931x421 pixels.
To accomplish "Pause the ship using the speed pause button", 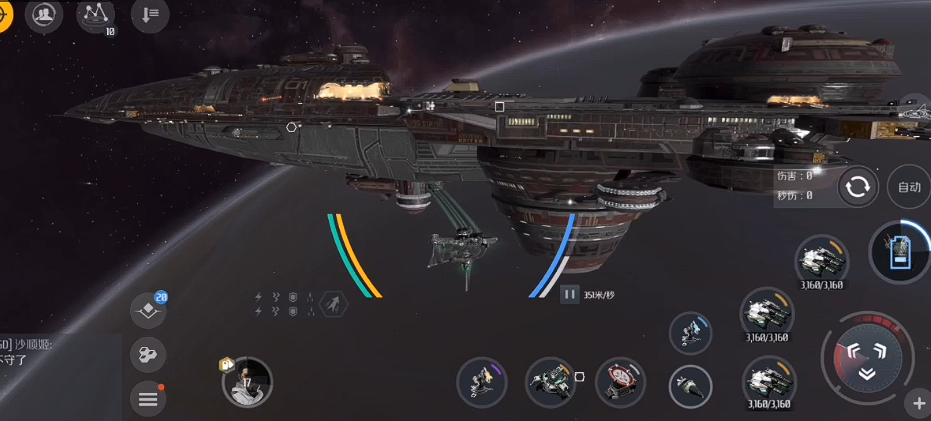I will (569, 294).
